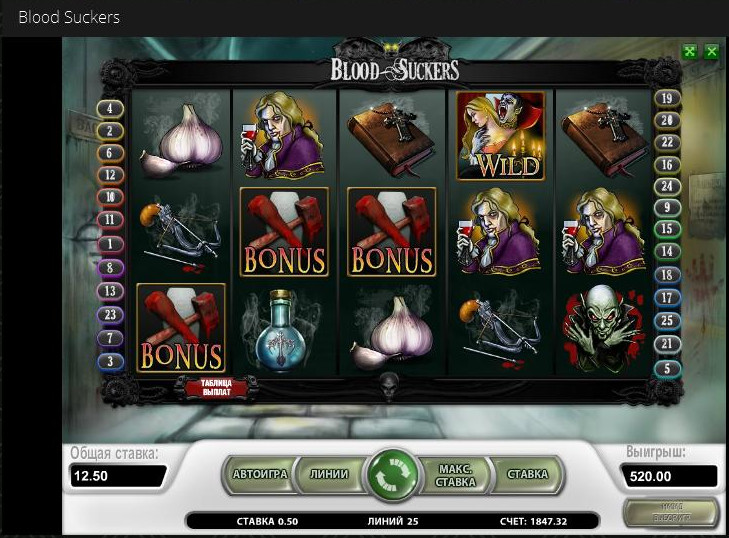Toggle fullscreen with the green arrows icon
The width and height of the screenshot is (729, 538).
pyautogui.click(x=690, y=50)
